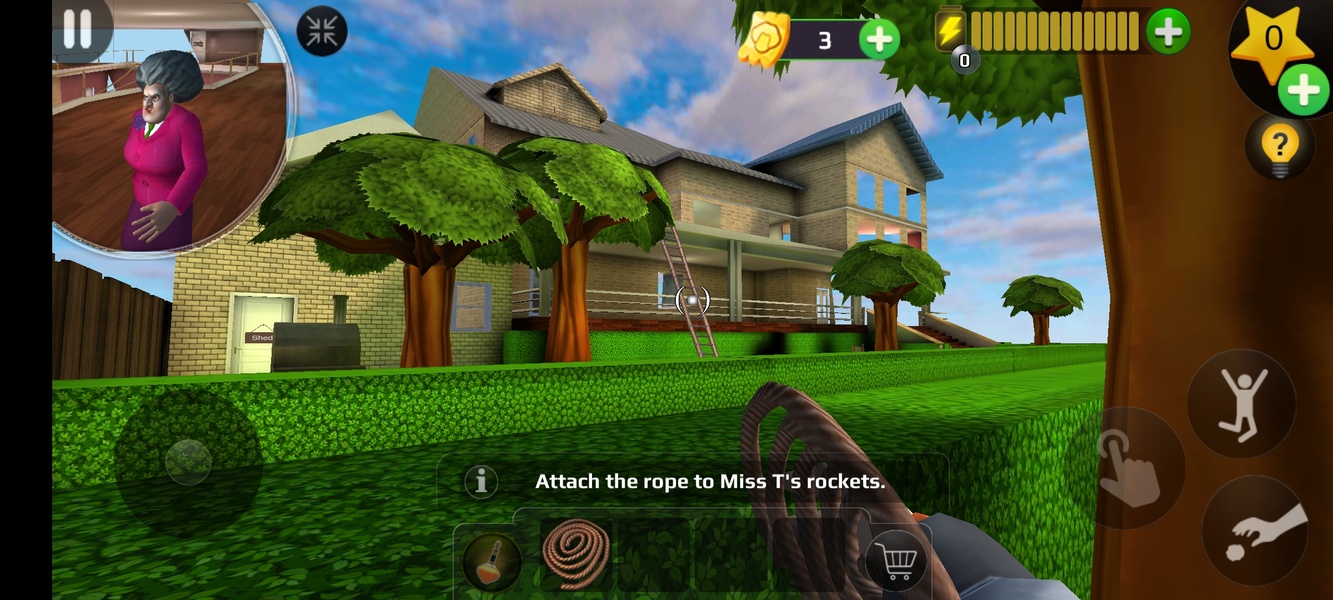Refill energy with the green plus

pyautogui.click(x=1167, y=32)
